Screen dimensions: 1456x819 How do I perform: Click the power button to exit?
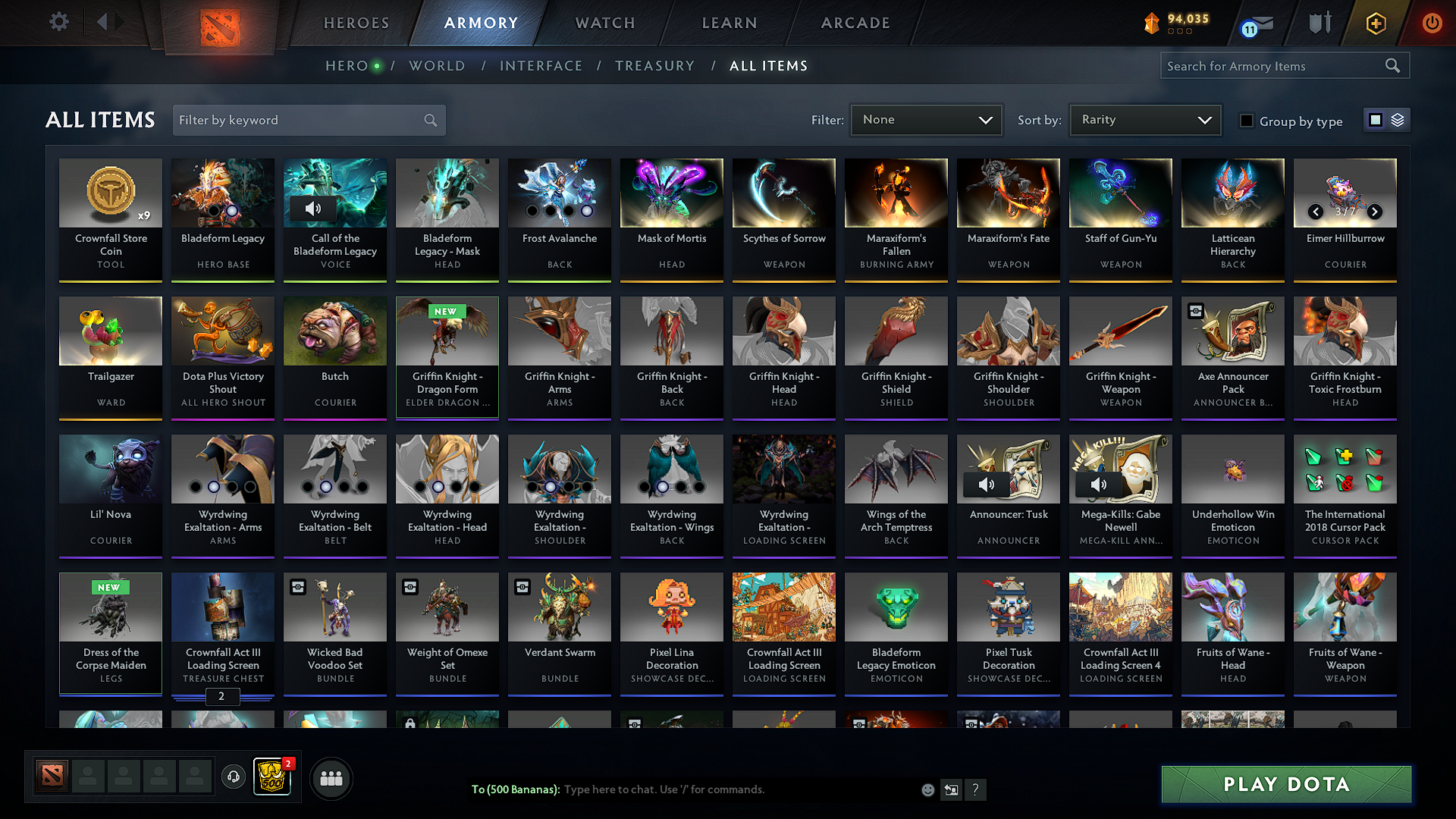pyautogui.click(x=1432, y=24)
